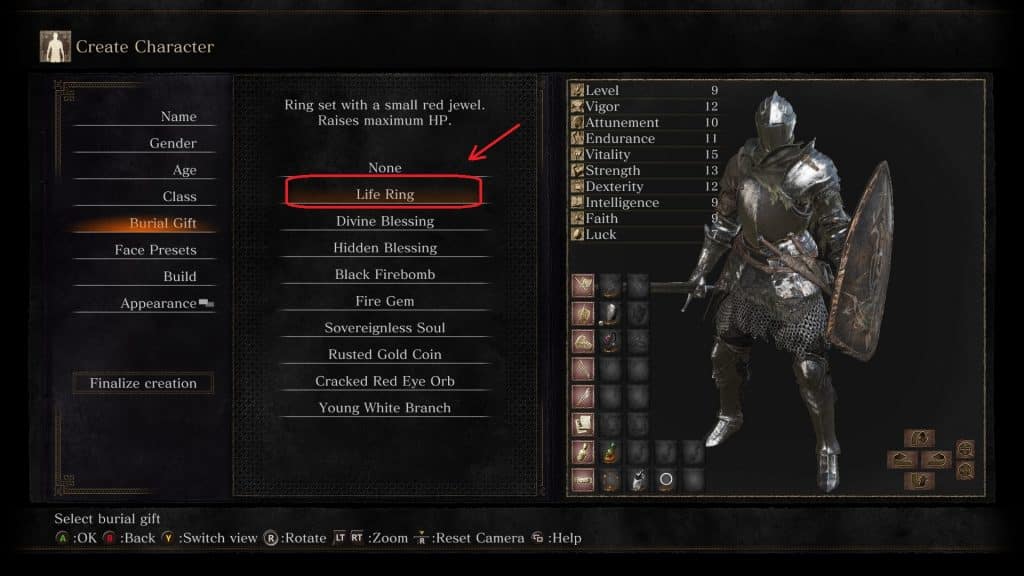The width and height of the screenshot is (1024, 576).
Task: Select the Black Firebomb gift
Action: (x=385, y=274)
